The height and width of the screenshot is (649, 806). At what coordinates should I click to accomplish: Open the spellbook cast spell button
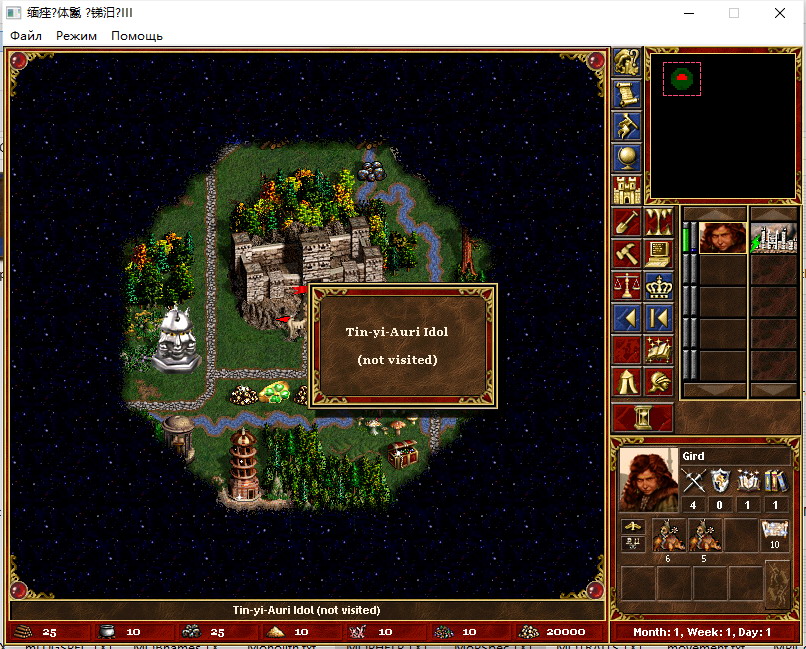pos(658,350)
